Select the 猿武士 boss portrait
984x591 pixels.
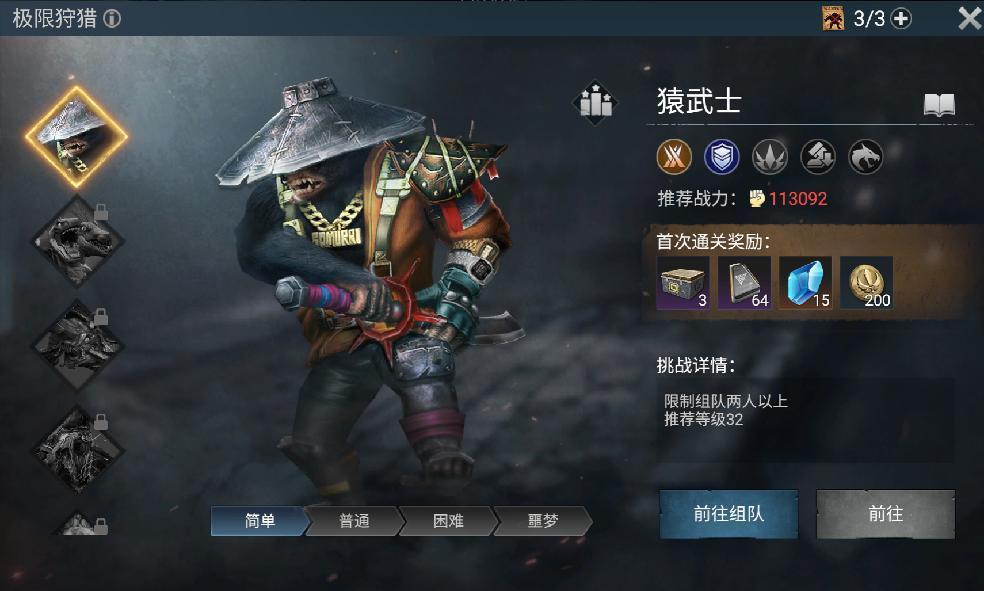pyautogui.click(x=76, y=137)
